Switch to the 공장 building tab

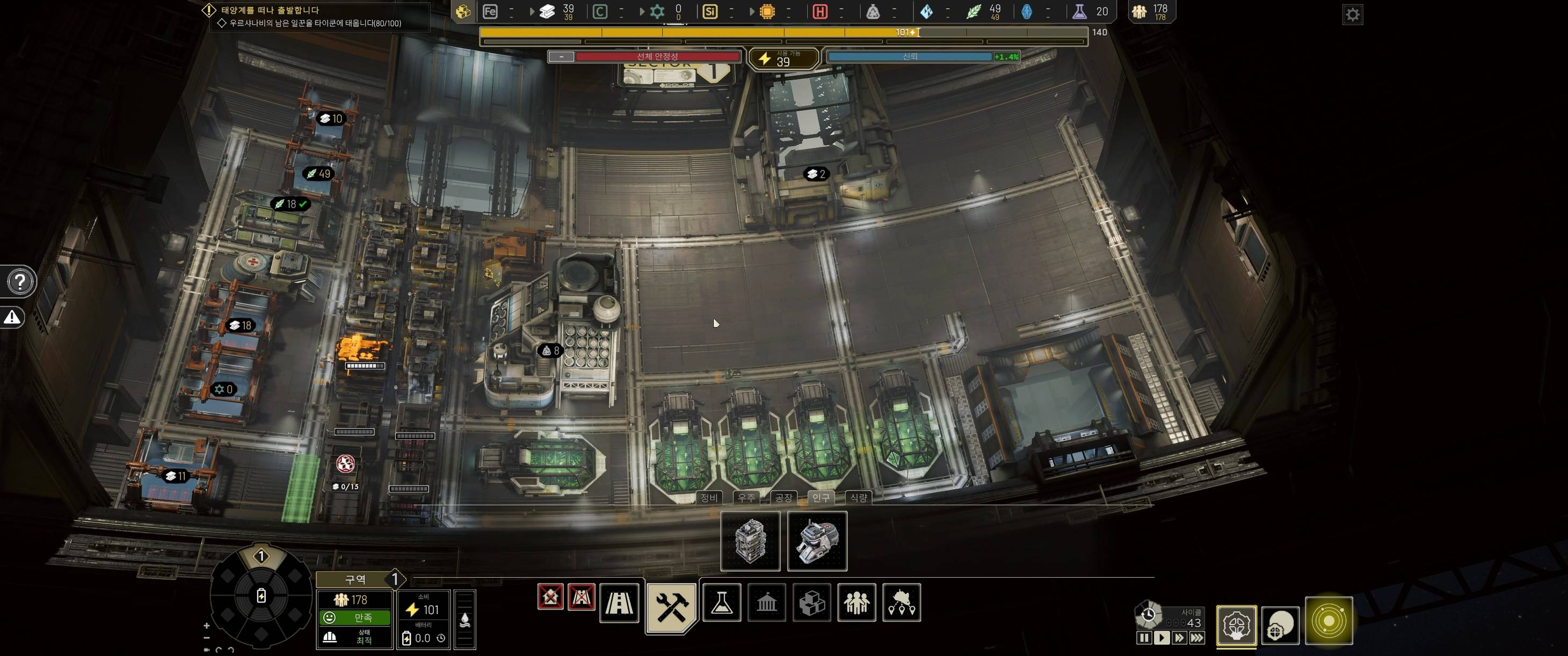pos(783,497)
